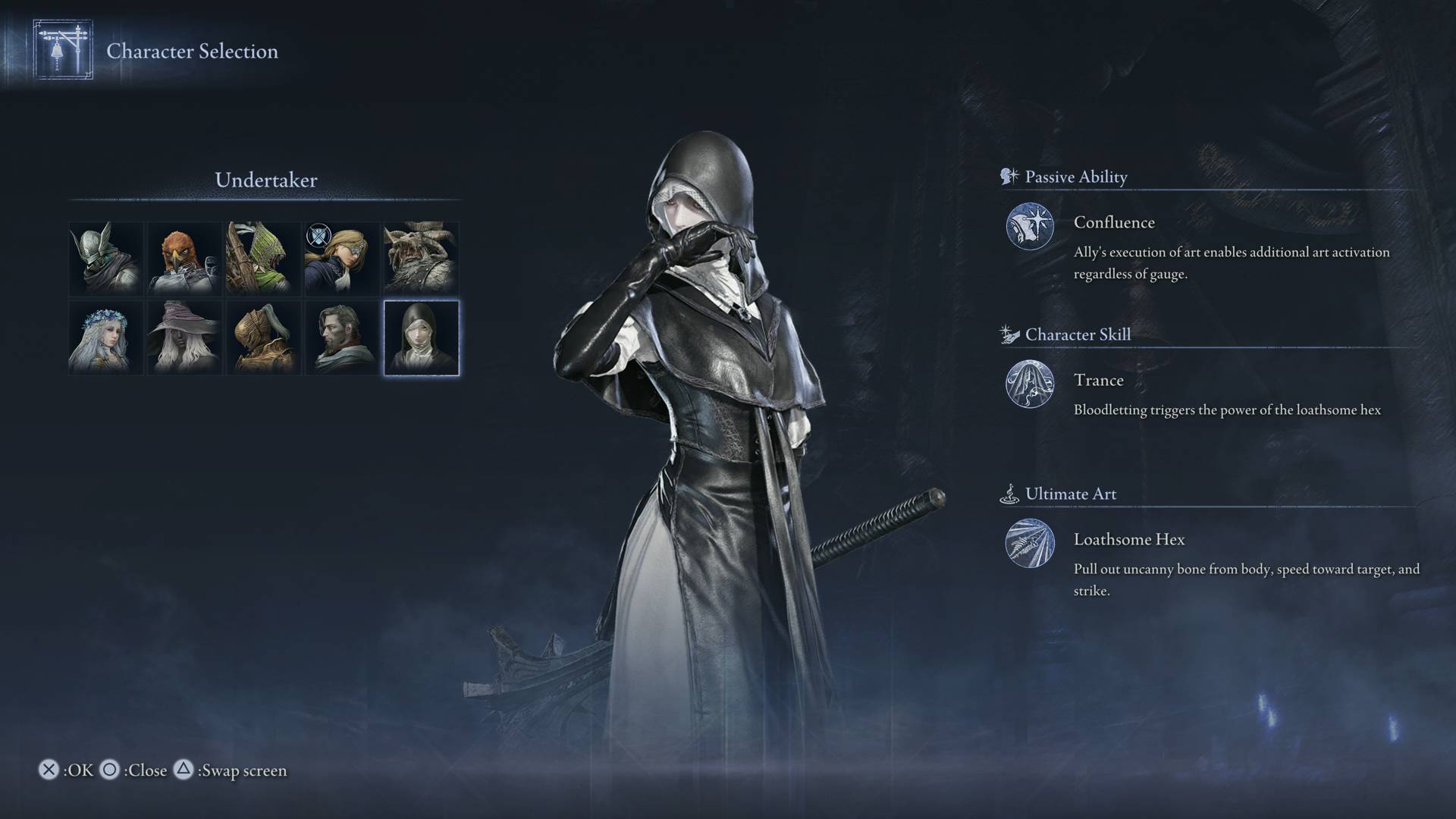Select the bird-headed character portrait
Image resolution: width=1456 pixels, height=819 pixels.
184,258
